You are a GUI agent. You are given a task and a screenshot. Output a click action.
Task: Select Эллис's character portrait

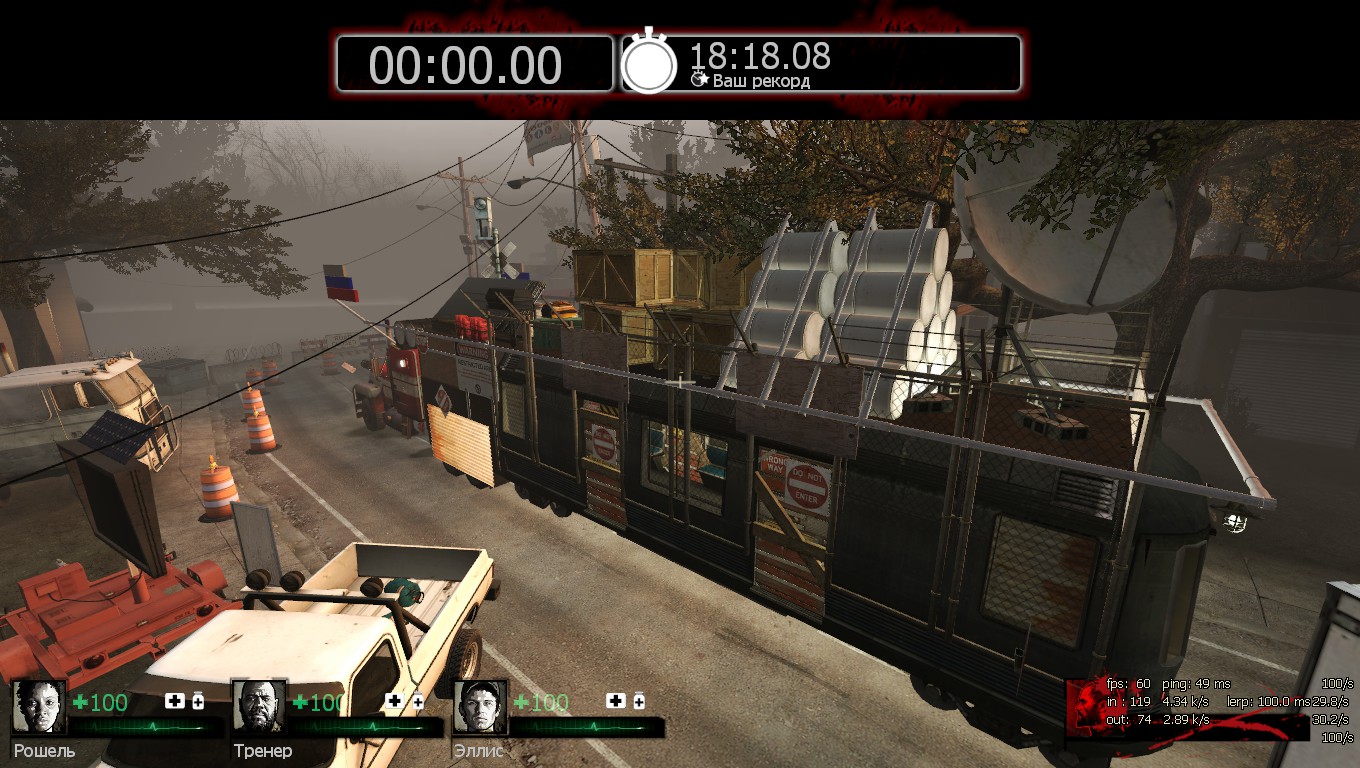[480, 707]
